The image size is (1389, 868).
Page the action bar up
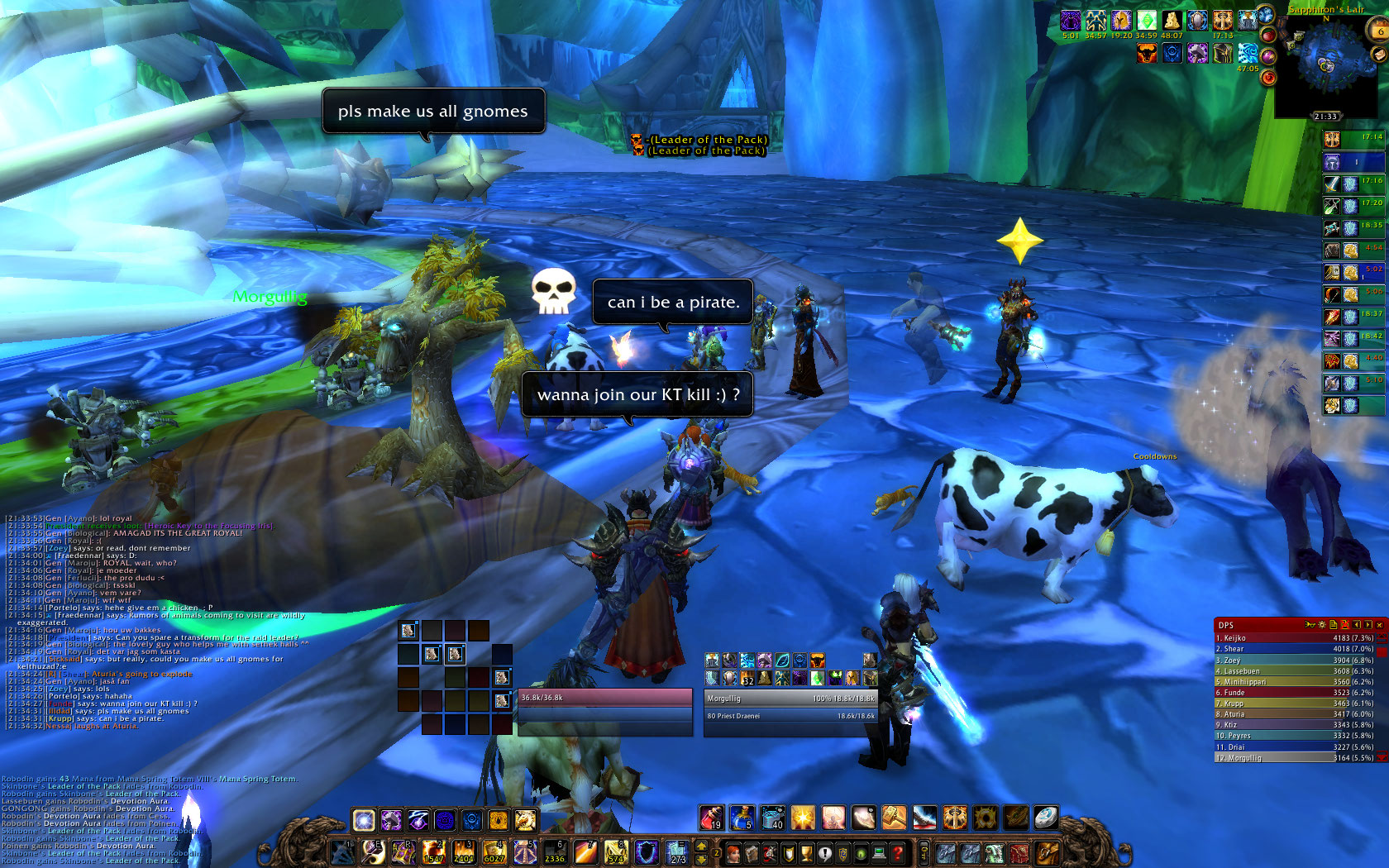(x=702, y=845)
